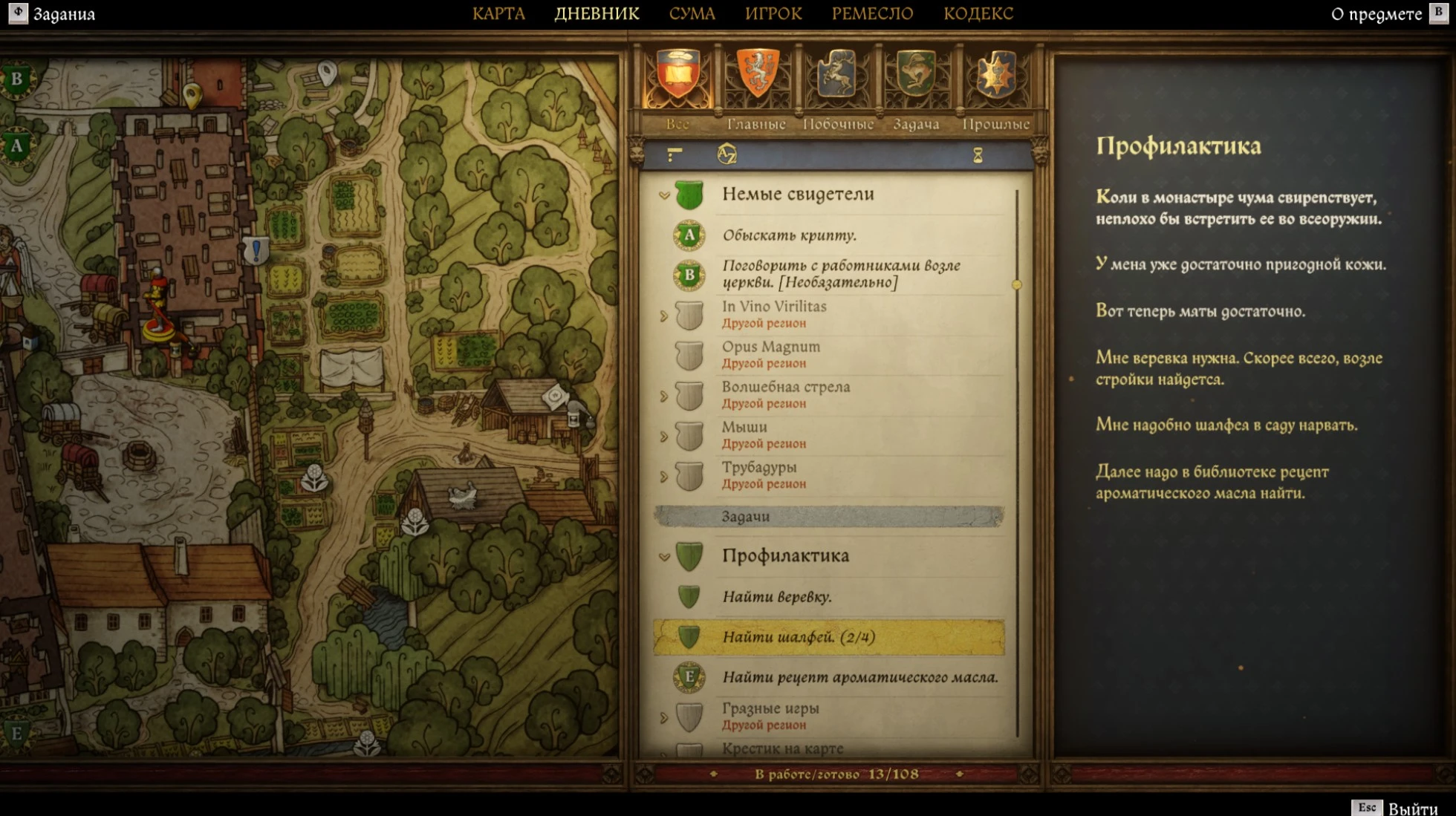Collapse the Немые свидетели quest
The height and width of the screenshot is (816, 1456).
coord(664,195)
